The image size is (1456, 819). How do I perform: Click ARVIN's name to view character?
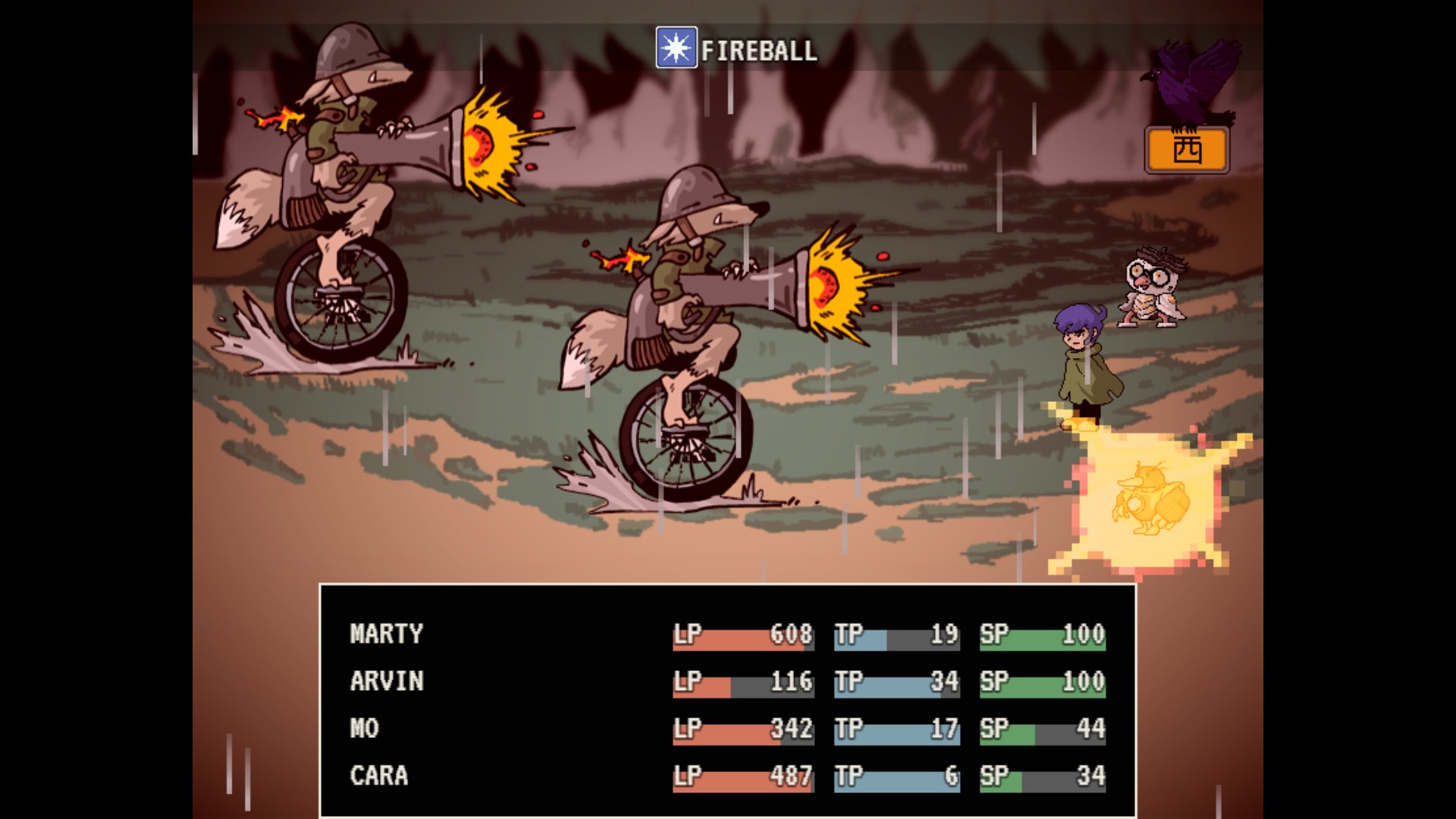pos(386,682)
